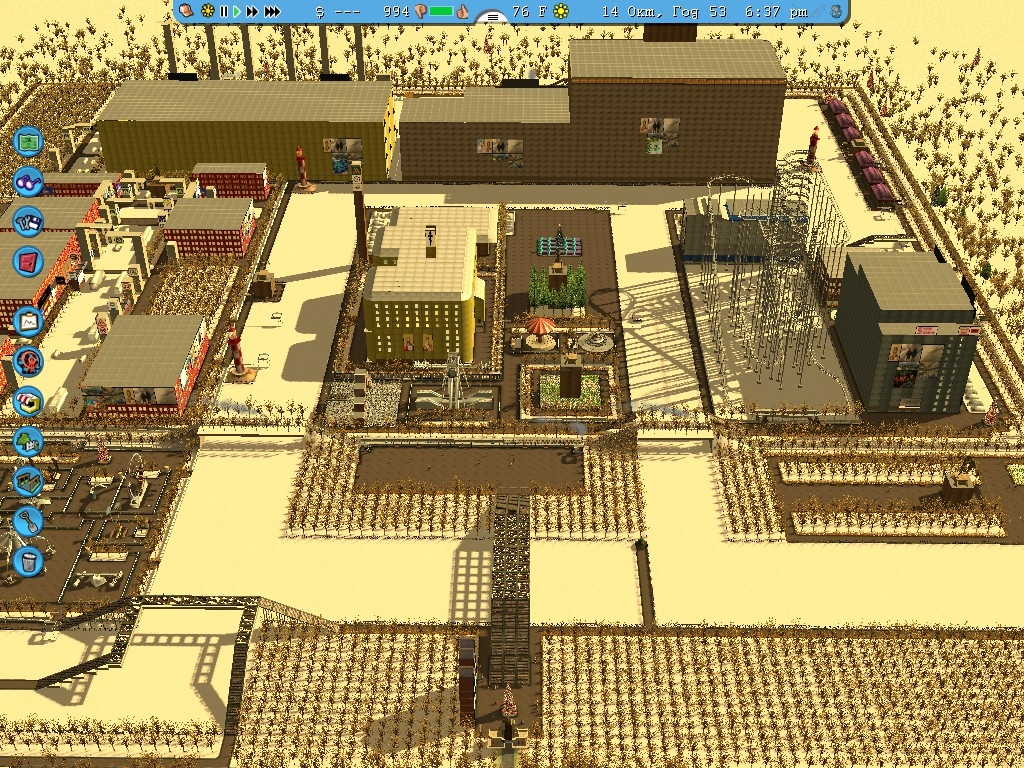Set game speed to double fast-forward
This screenshot has height=768, width=1024.
click(252, 11)
